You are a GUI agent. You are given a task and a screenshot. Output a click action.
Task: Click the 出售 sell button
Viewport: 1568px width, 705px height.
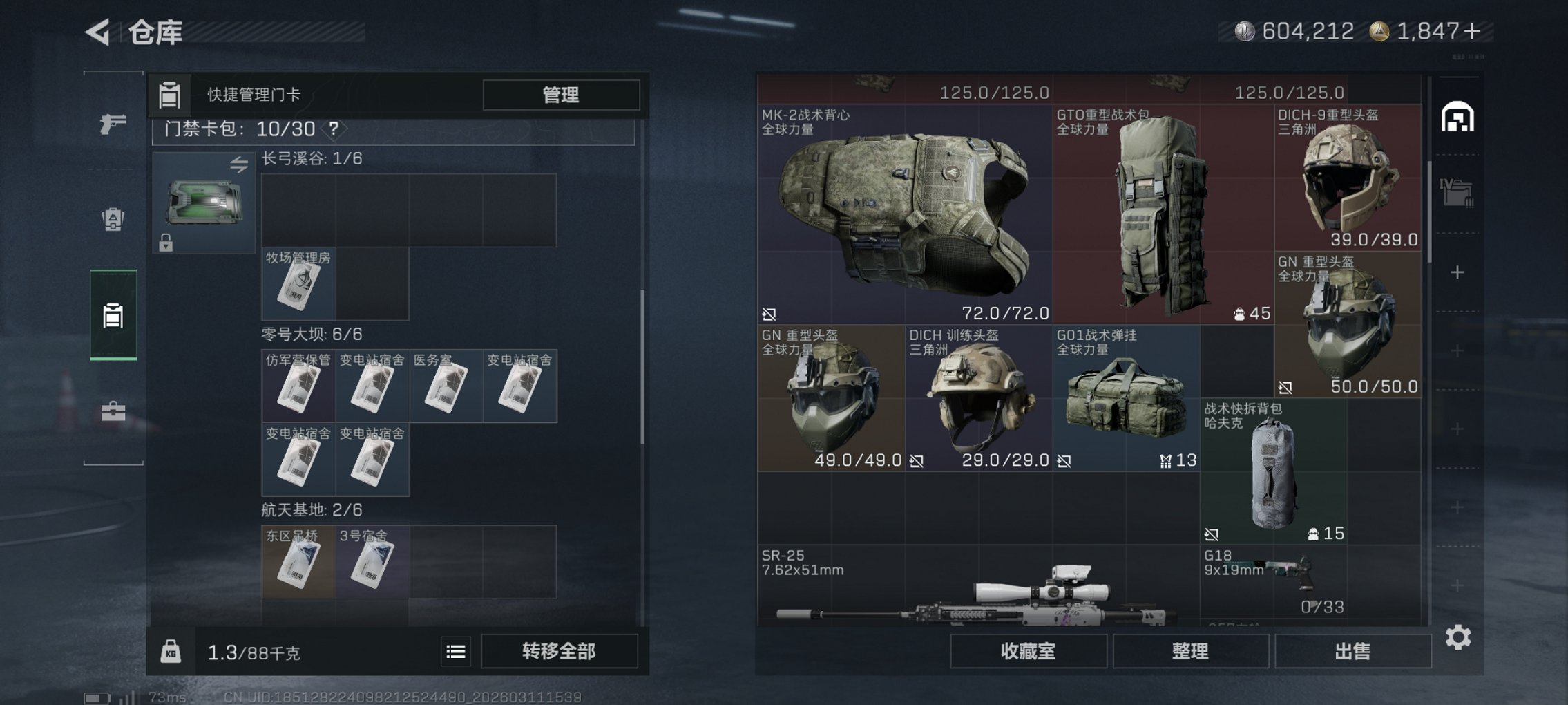point(1352,650)
